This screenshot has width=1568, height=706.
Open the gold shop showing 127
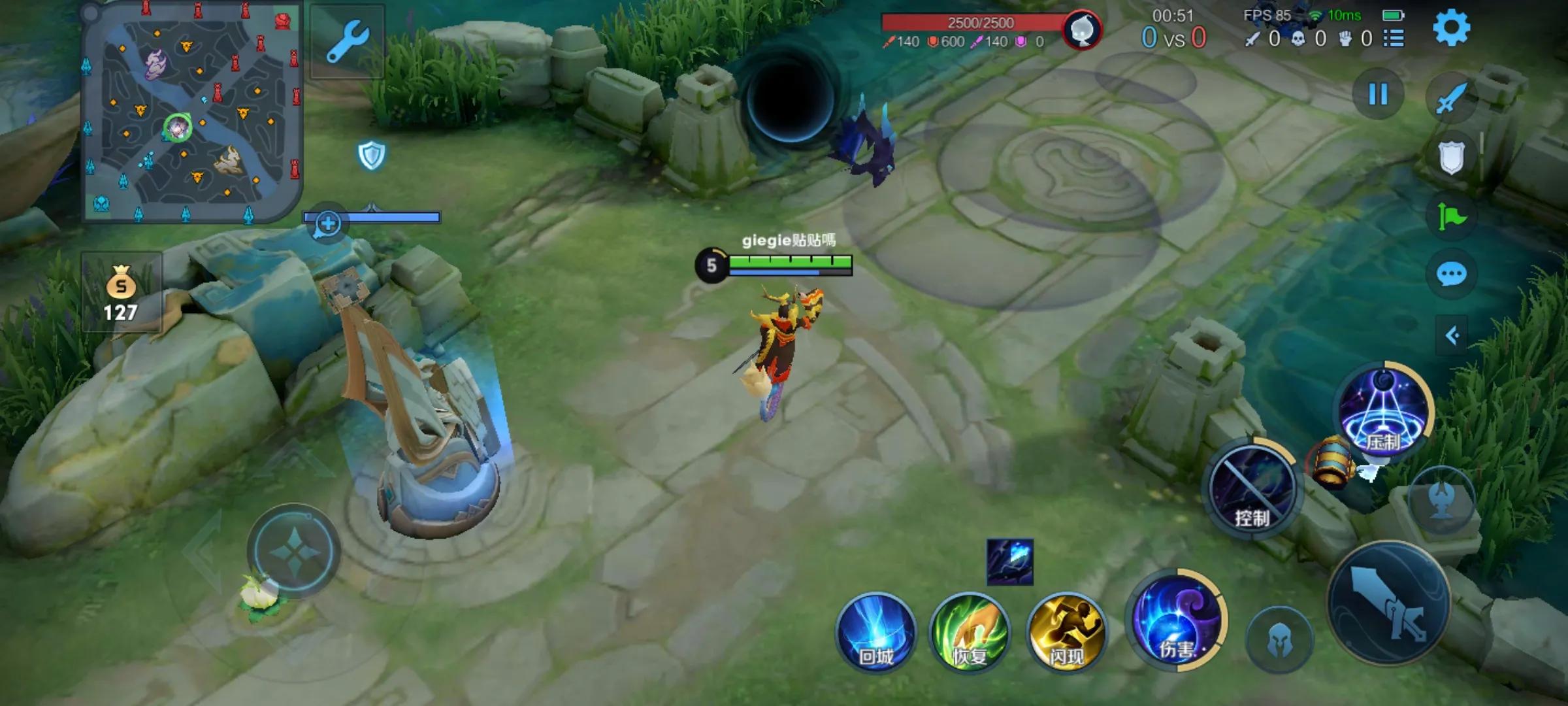(121, 293)
